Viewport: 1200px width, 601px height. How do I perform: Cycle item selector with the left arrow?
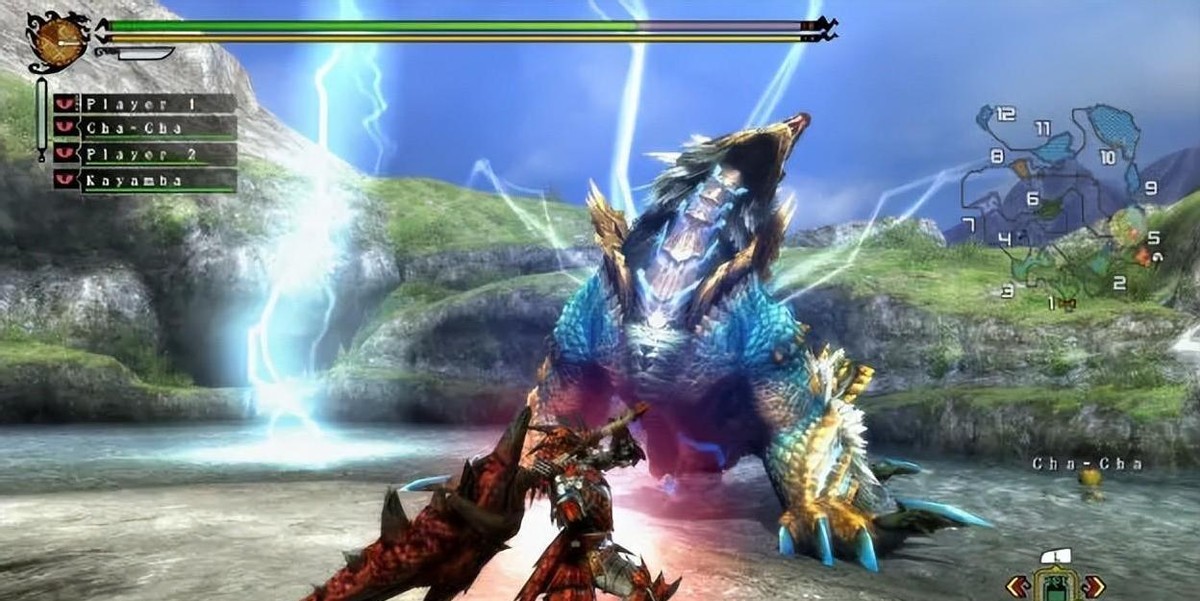point(1015,585)
